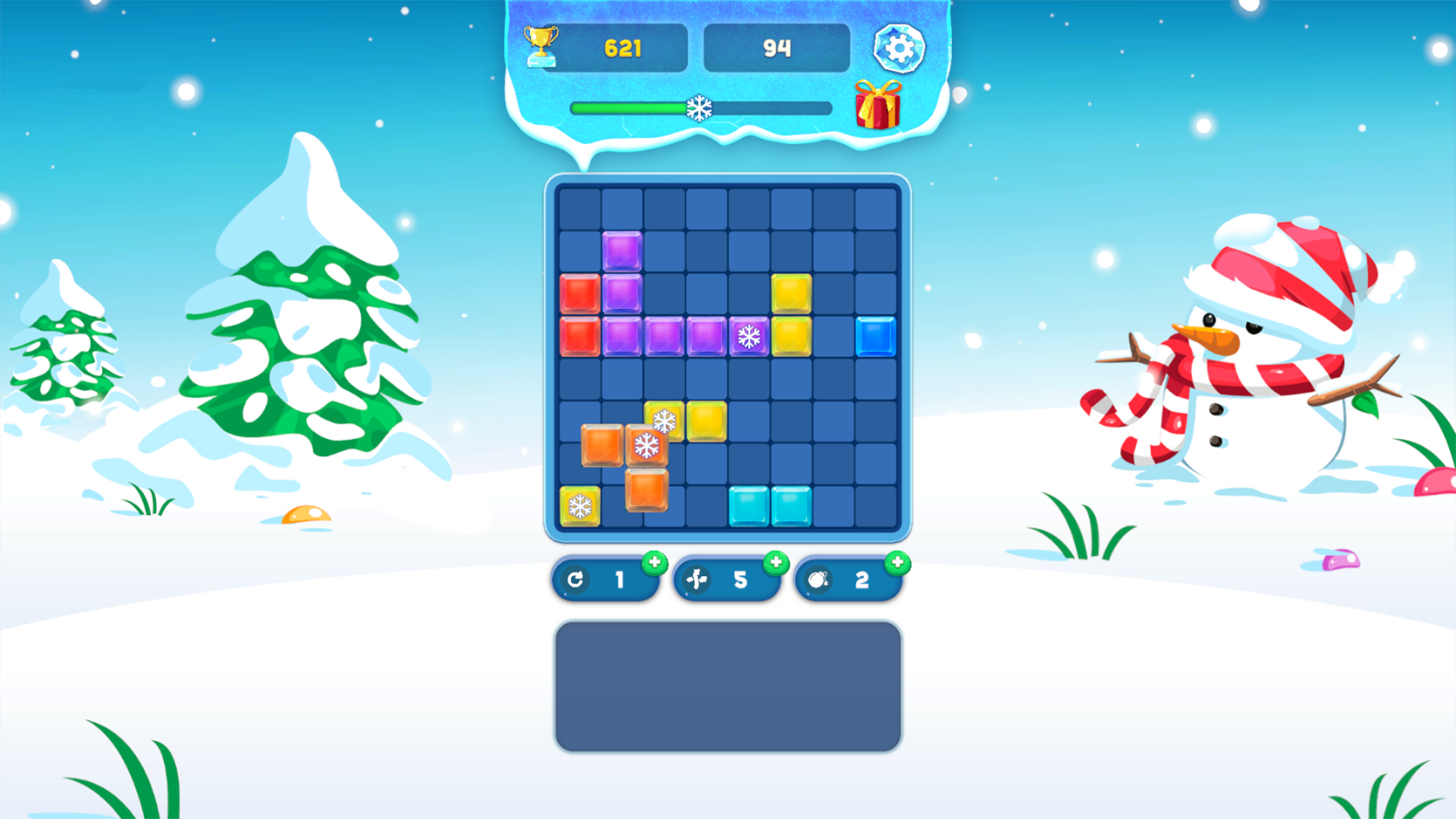Purchase extra swap boosters with the green plus
1456x819 pixels.
click(x=775, y=563)
